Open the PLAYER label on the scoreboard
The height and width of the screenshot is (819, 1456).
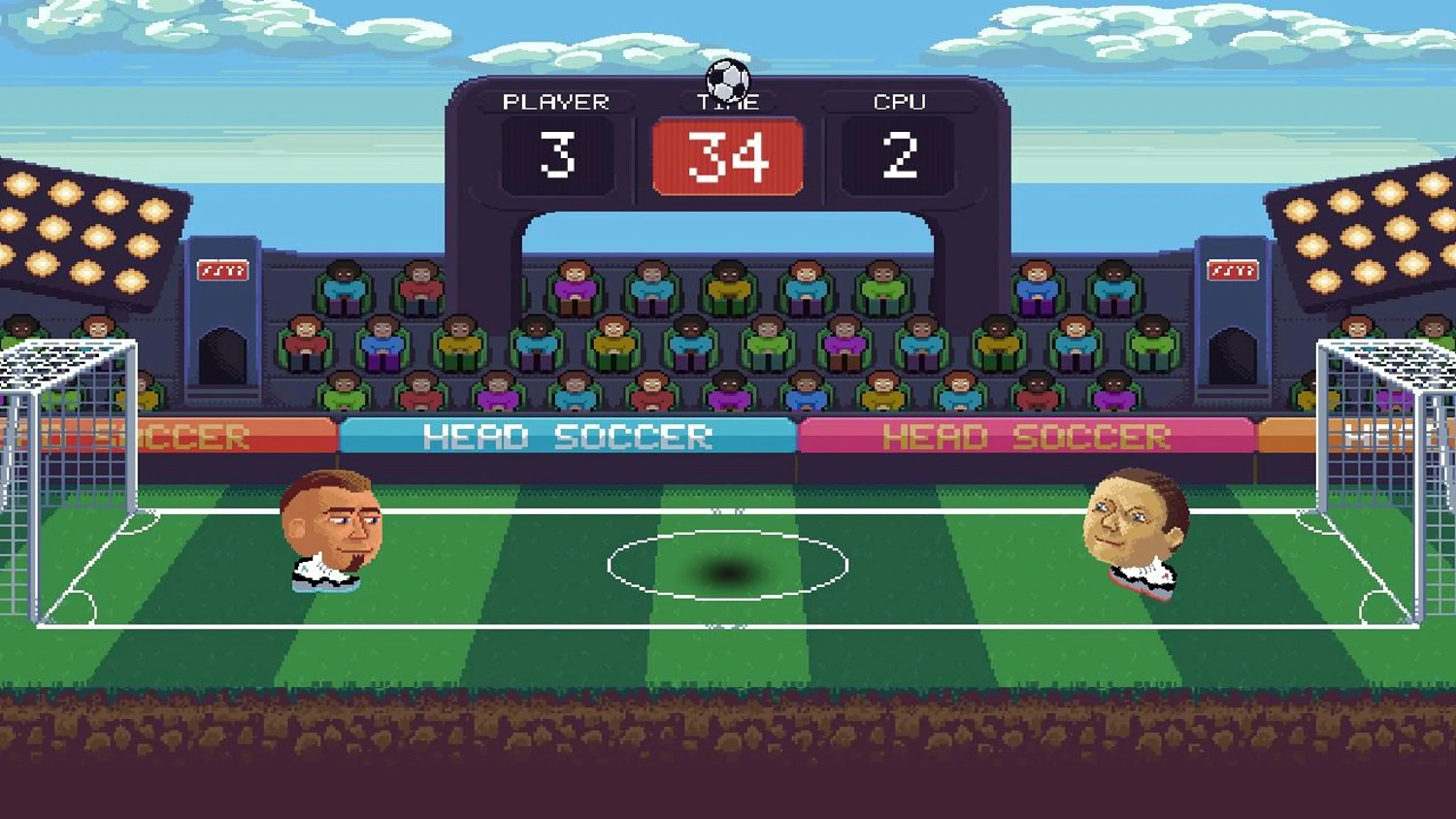point(557,100)
